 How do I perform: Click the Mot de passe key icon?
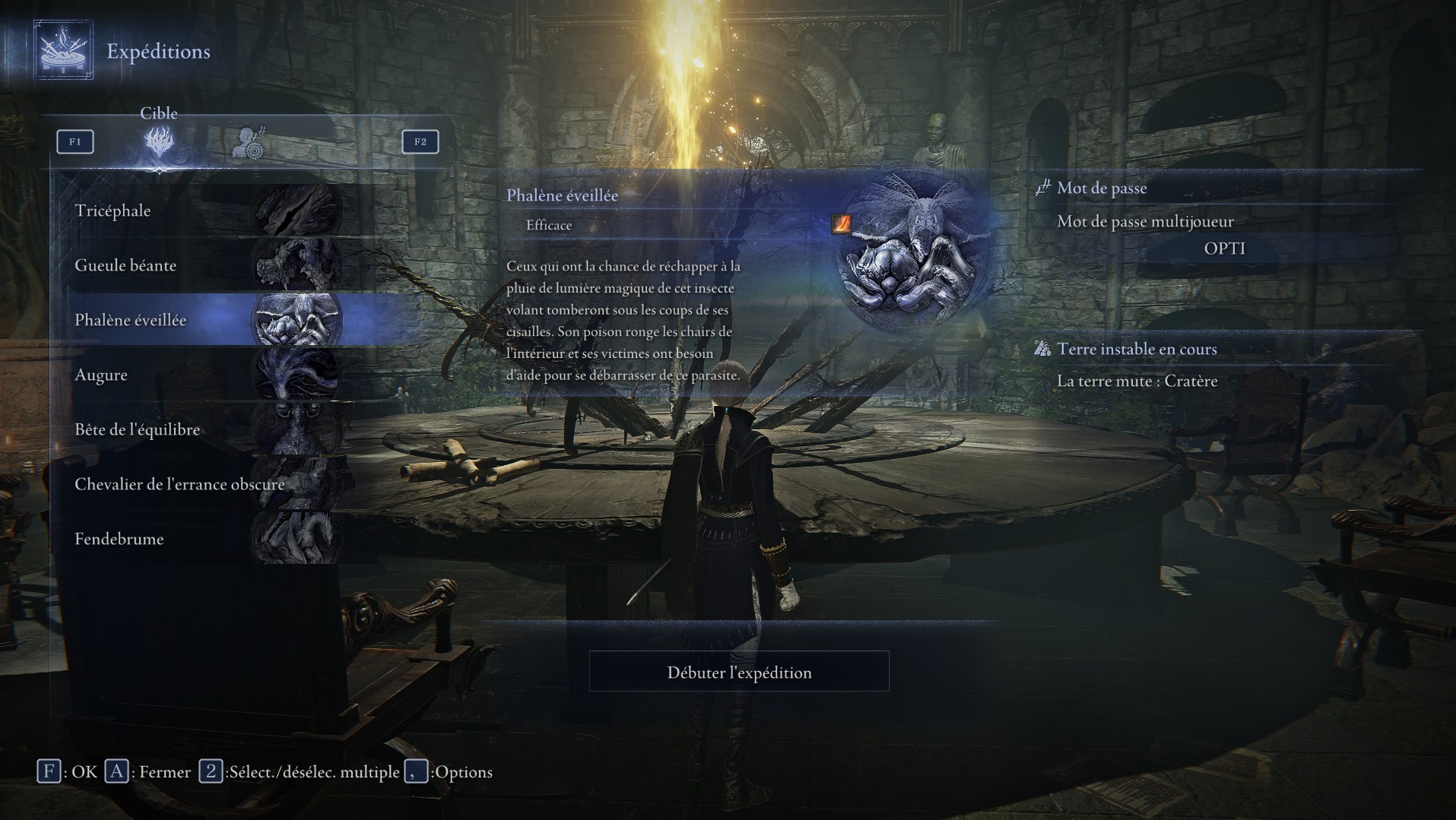point(1042,188)
